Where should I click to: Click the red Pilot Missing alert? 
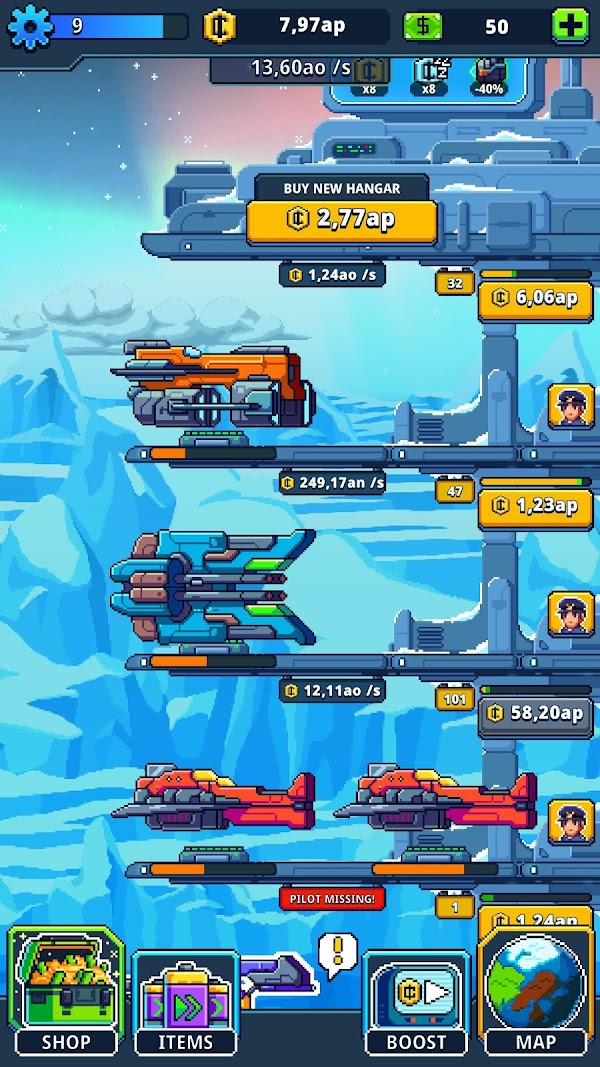pos(333,898)
